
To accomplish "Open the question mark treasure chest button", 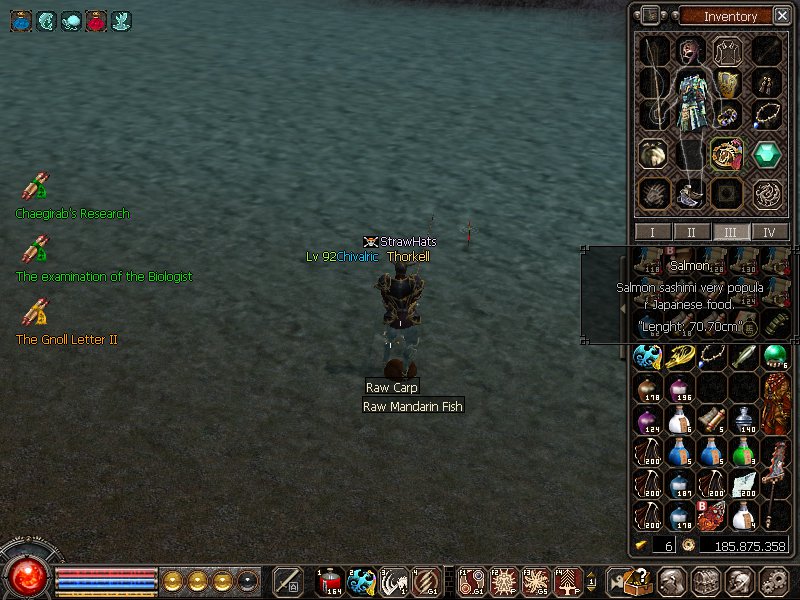I will [x=637, y=581].
